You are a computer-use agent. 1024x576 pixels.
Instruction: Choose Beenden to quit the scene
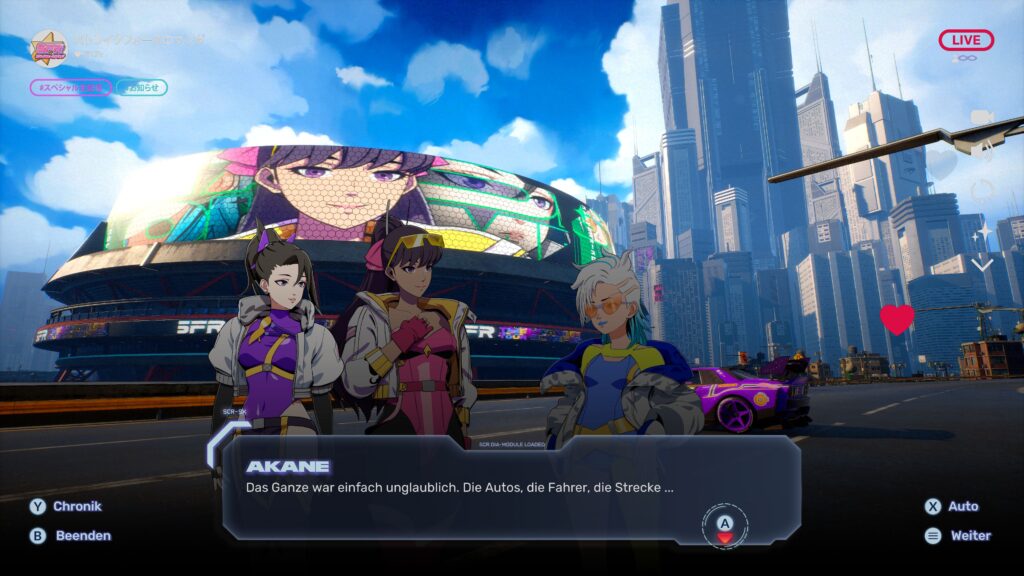click(70, 535)
